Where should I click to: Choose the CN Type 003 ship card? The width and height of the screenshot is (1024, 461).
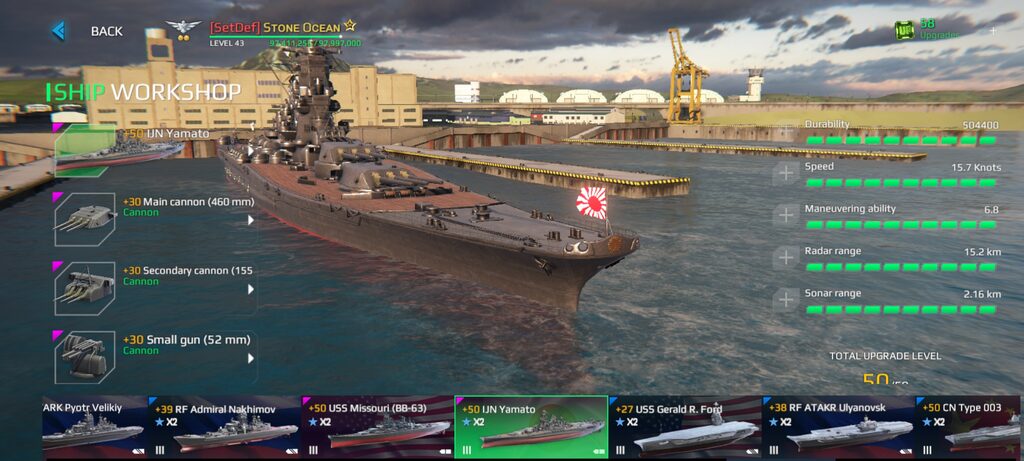[969, 427]
